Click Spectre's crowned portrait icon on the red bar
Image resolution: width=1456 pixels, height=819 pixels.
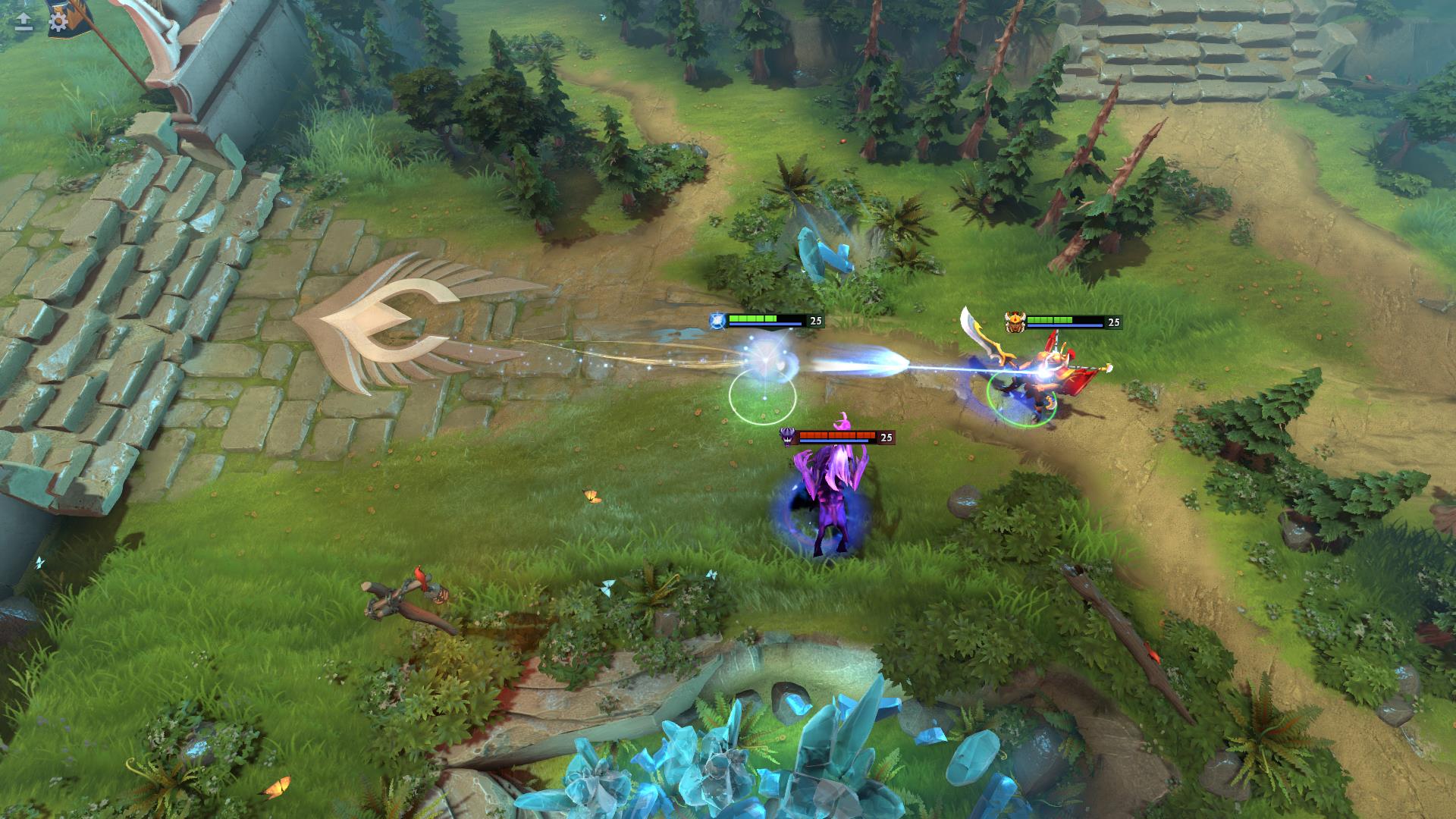tap(787, 438)
